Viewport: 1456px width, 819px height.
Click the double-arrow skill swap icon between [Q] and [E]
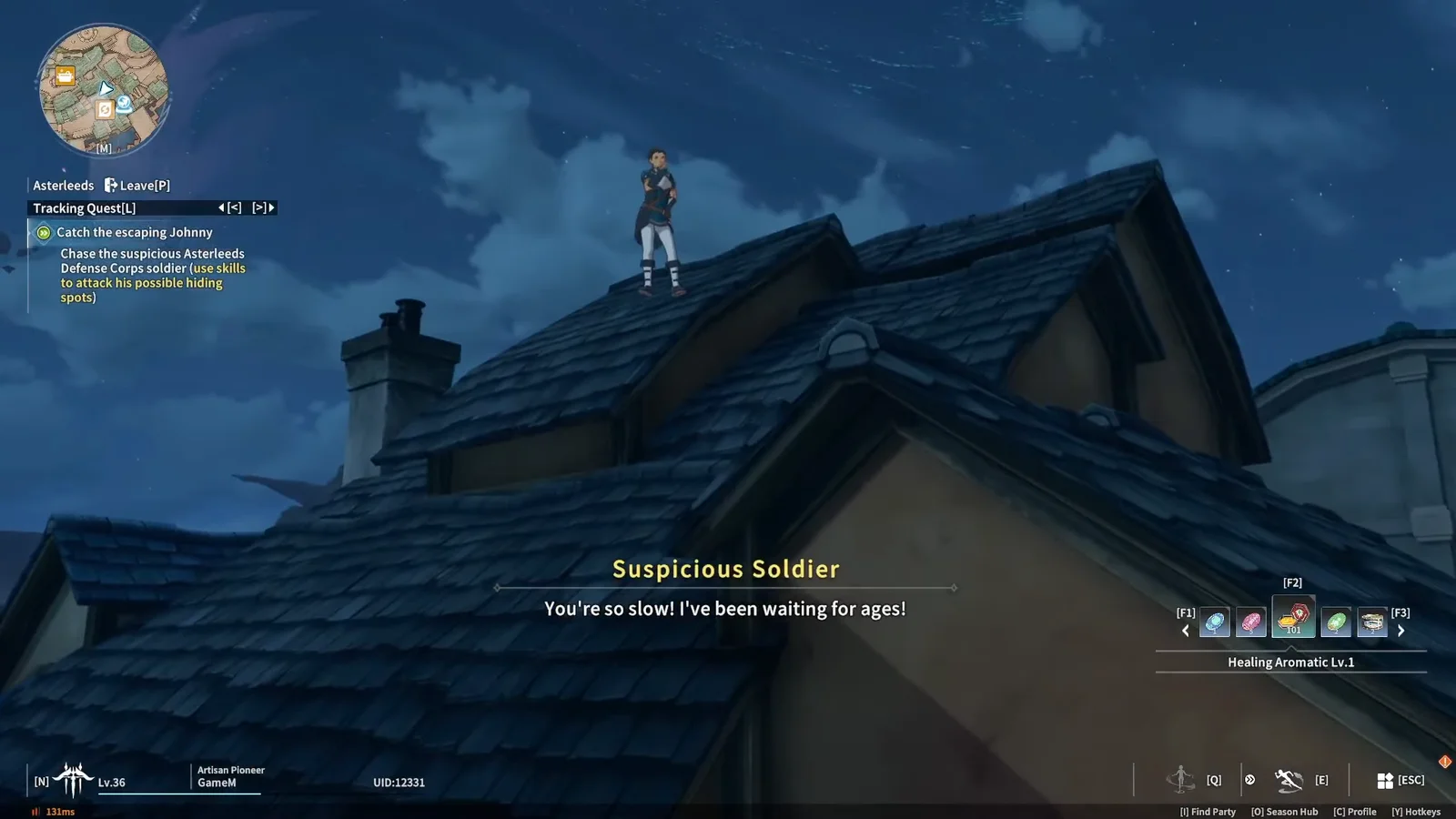(x=1250, y=780)
